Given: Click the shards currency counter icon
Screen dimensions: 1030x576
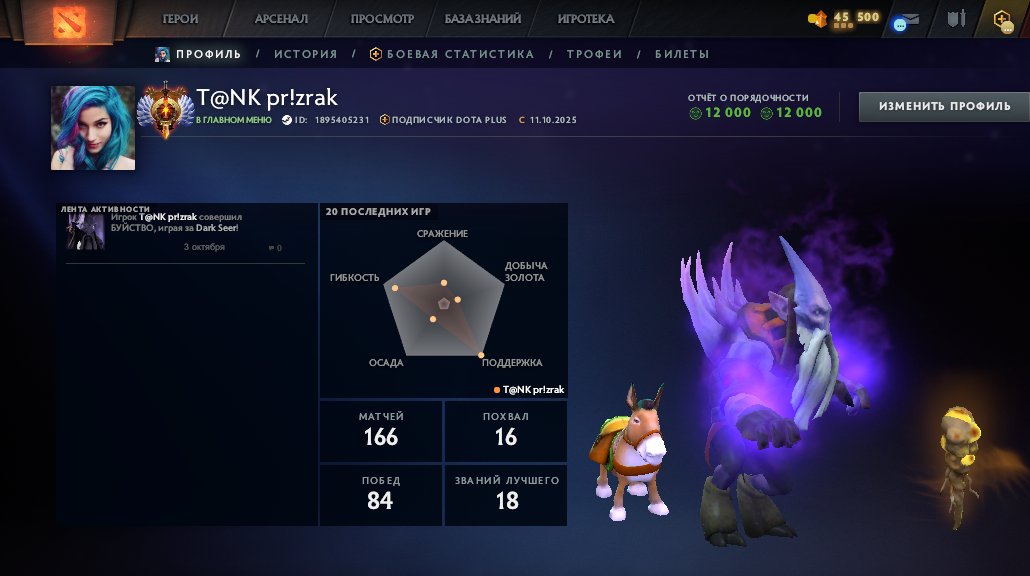Looking at the screenshot, I should point(818,18).
